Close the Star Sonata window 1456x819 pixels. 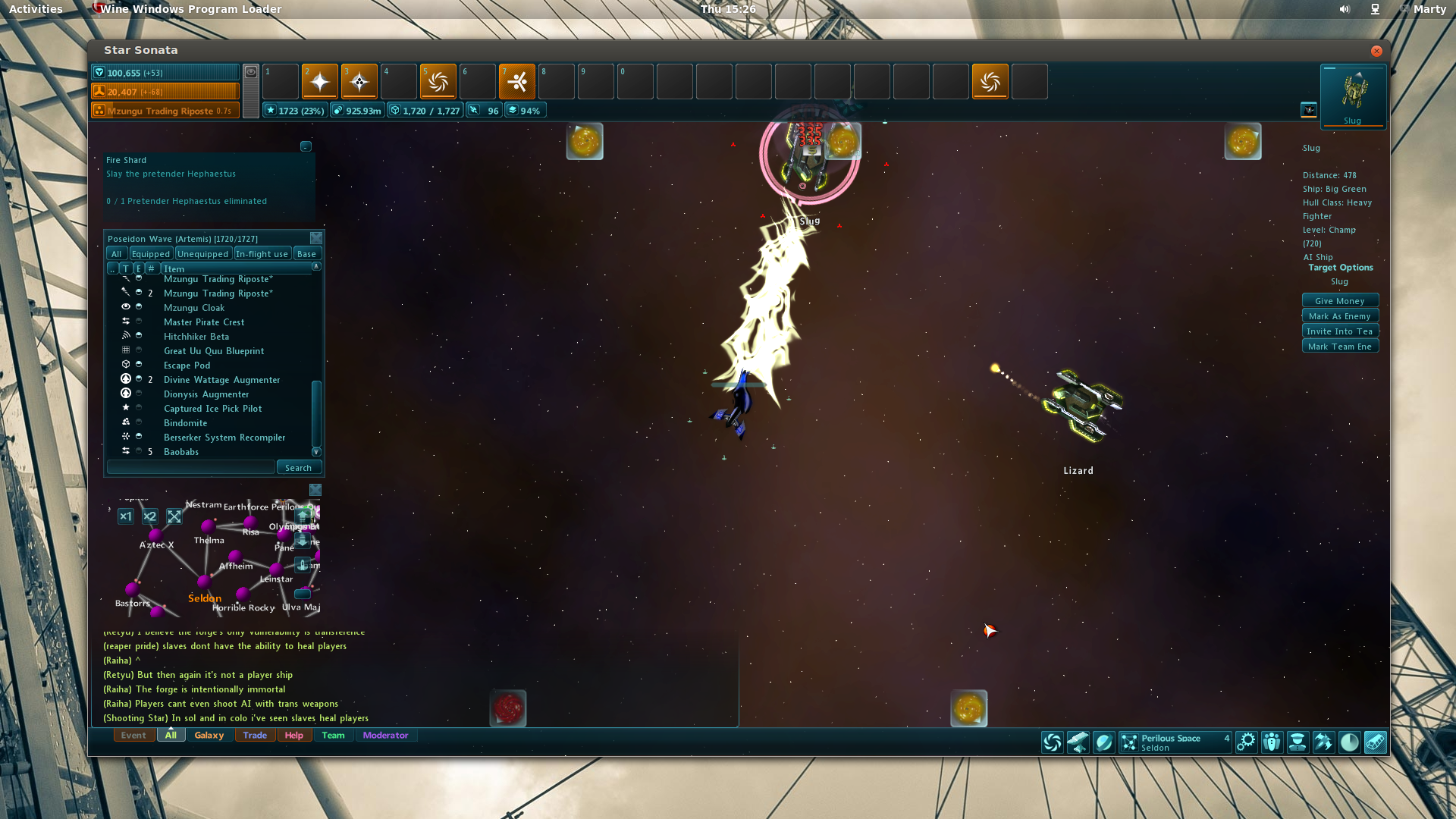pos(1376,51)
